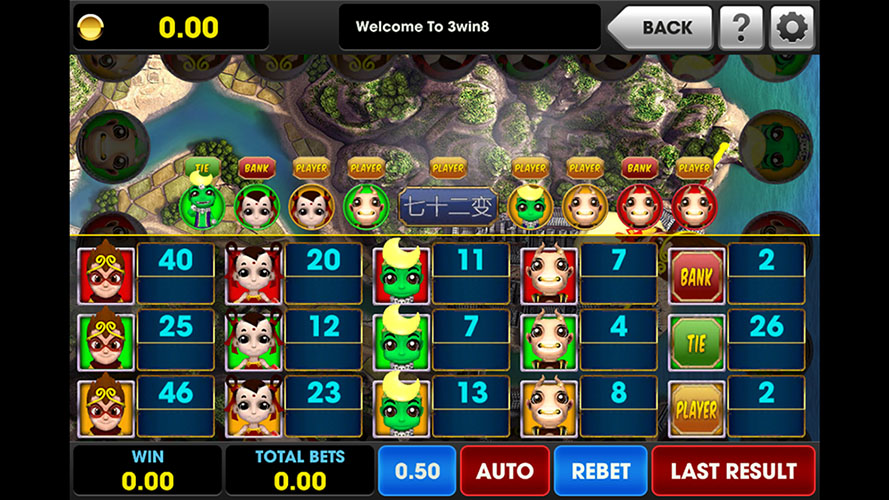The height and width of the screenshot is (500, 889).
Task: Repeat last wager with REBET
Action: click(x=600, y=470)
